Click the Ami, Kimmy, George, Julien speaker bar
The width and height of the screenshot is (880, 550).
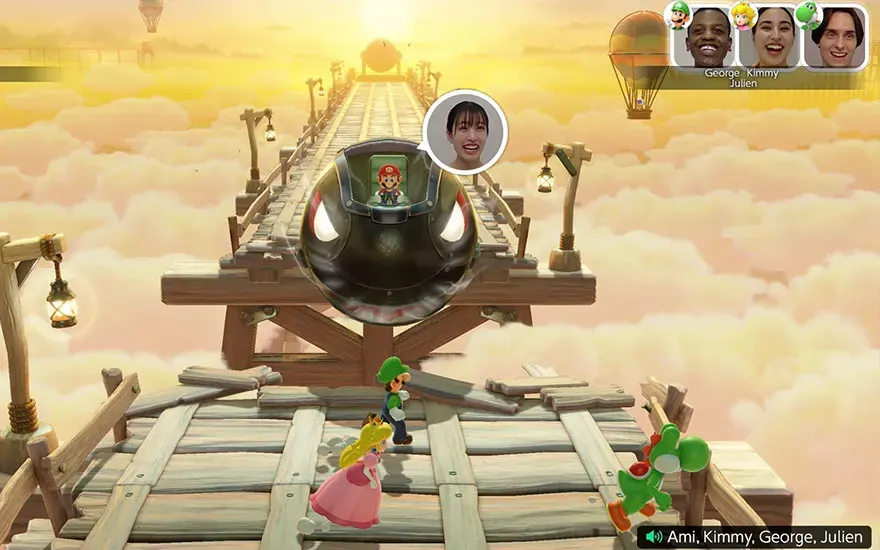point(754,537)
